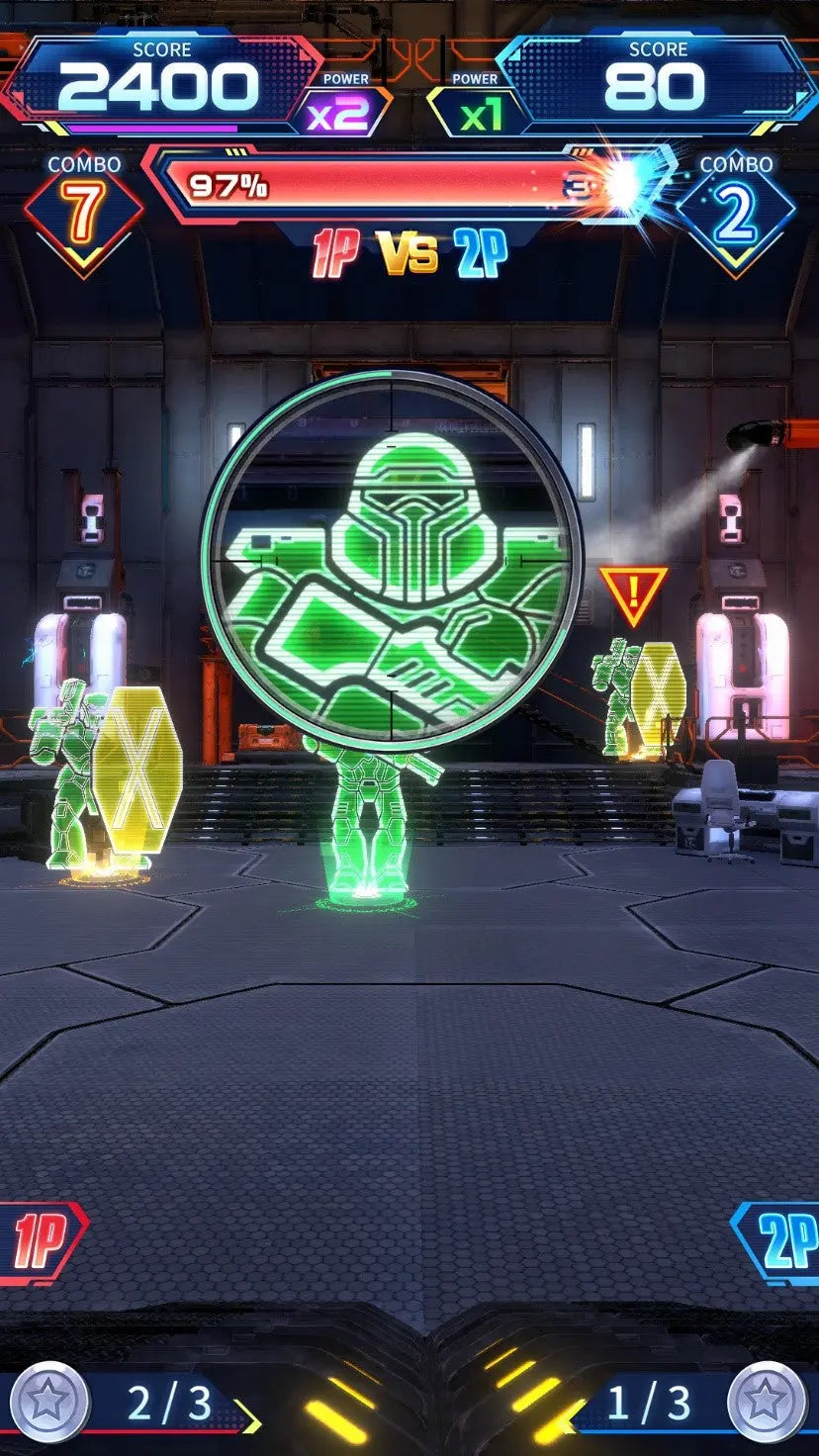Tap the silver star icon beside 1/3
819x1456 pixels.
(767, 1402)
